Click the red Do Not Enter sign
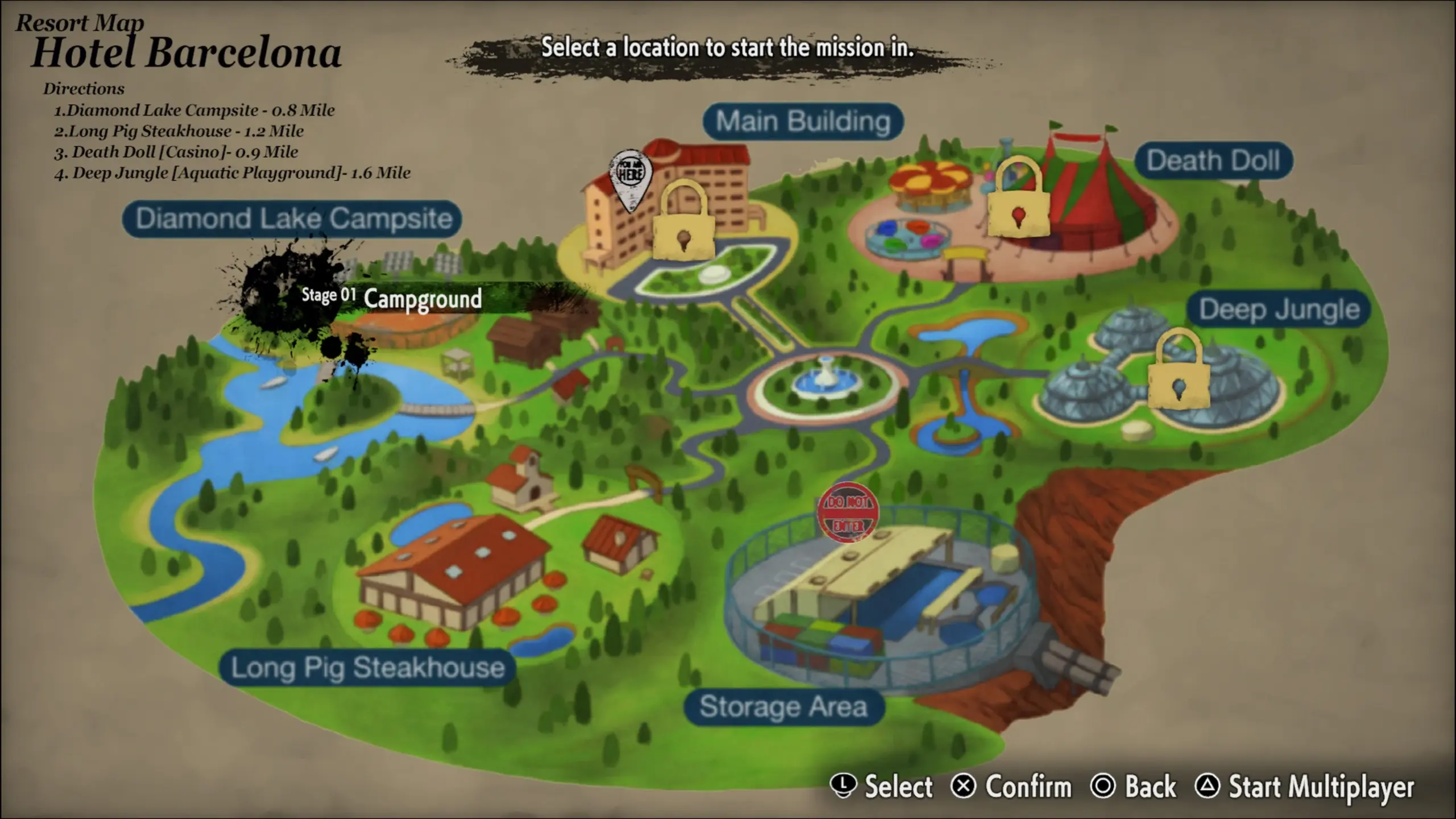Image resolution: width=1456 pixels, height=819 pixels. pos(847,512)
